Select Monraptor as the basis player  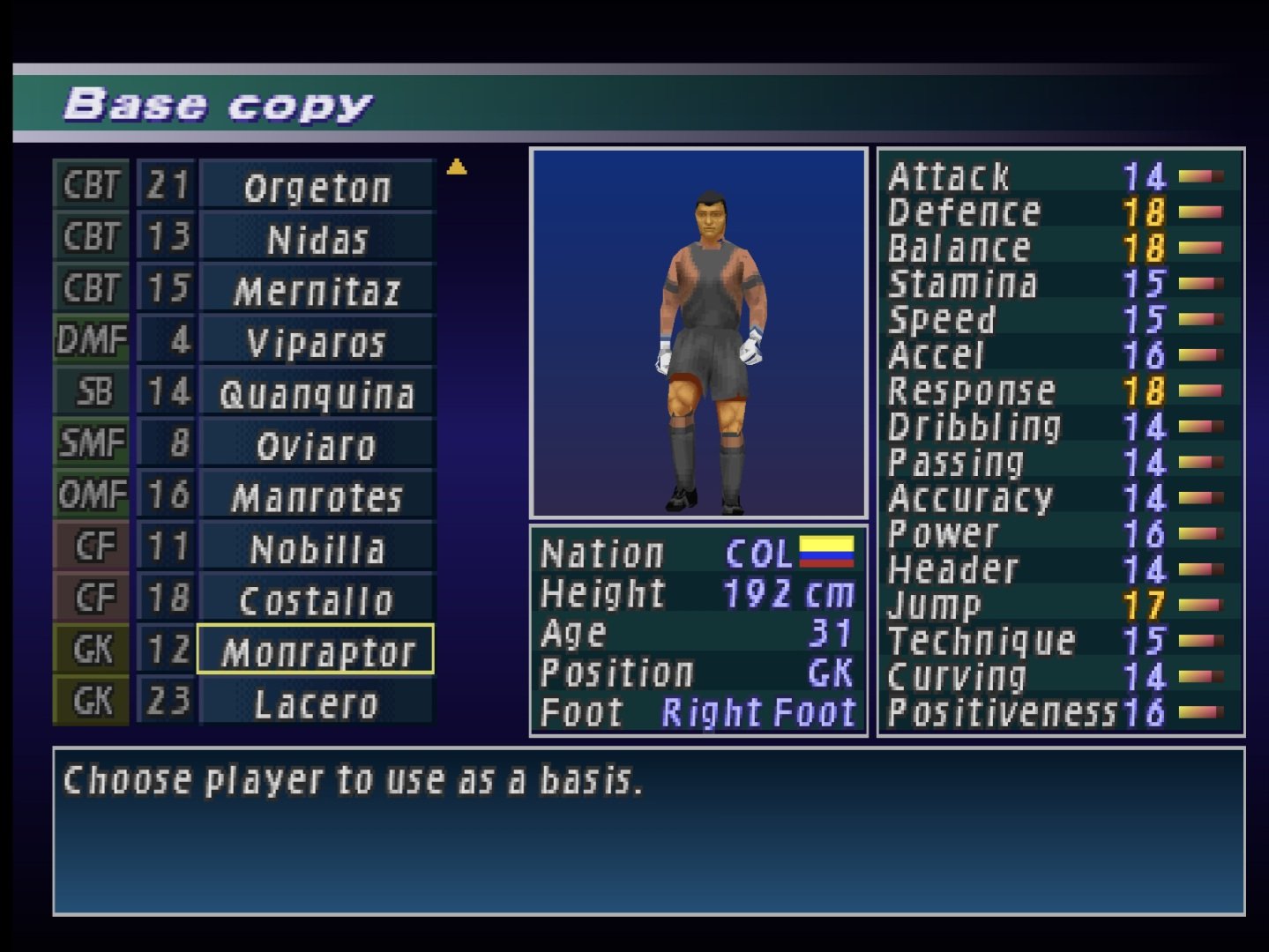315,650
